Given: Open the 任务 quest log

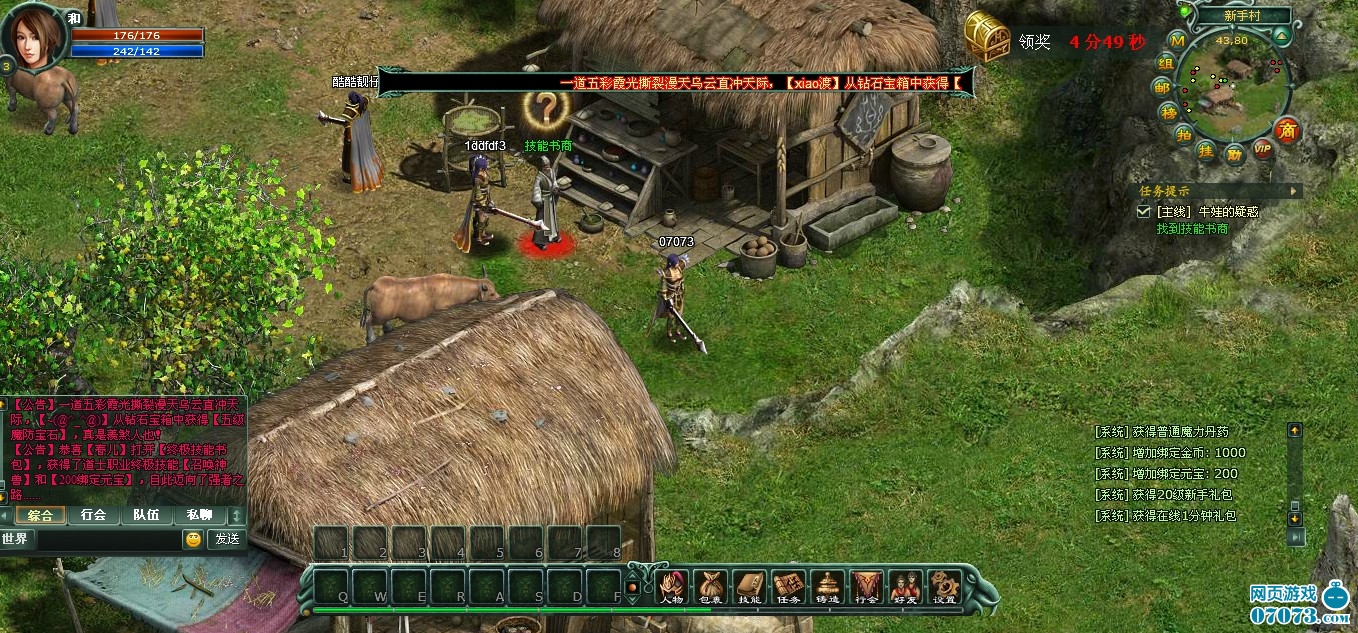Looking at the screenshot, I should click(789, 585).
